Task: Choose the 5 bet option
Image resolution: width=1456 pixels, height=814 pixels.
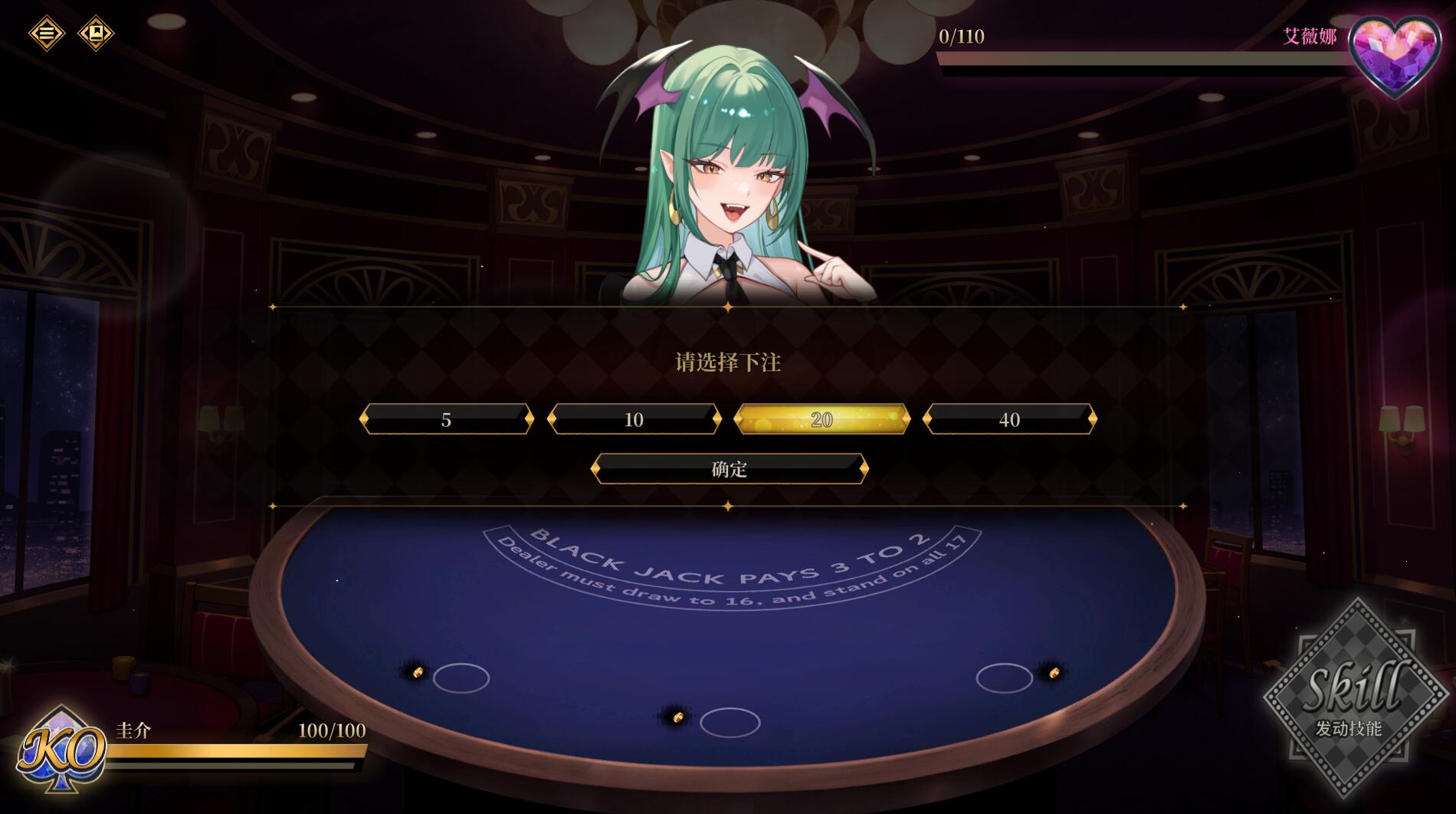Action: 446,419
